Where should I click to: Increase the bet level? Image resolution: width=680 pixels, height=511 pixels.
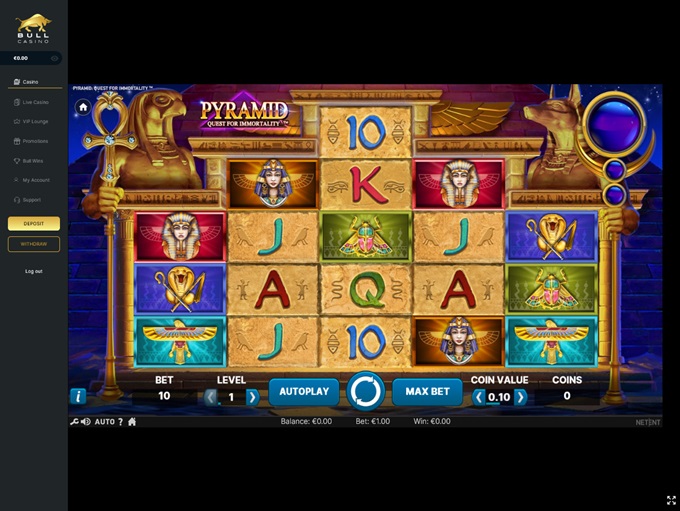[253, 397]
